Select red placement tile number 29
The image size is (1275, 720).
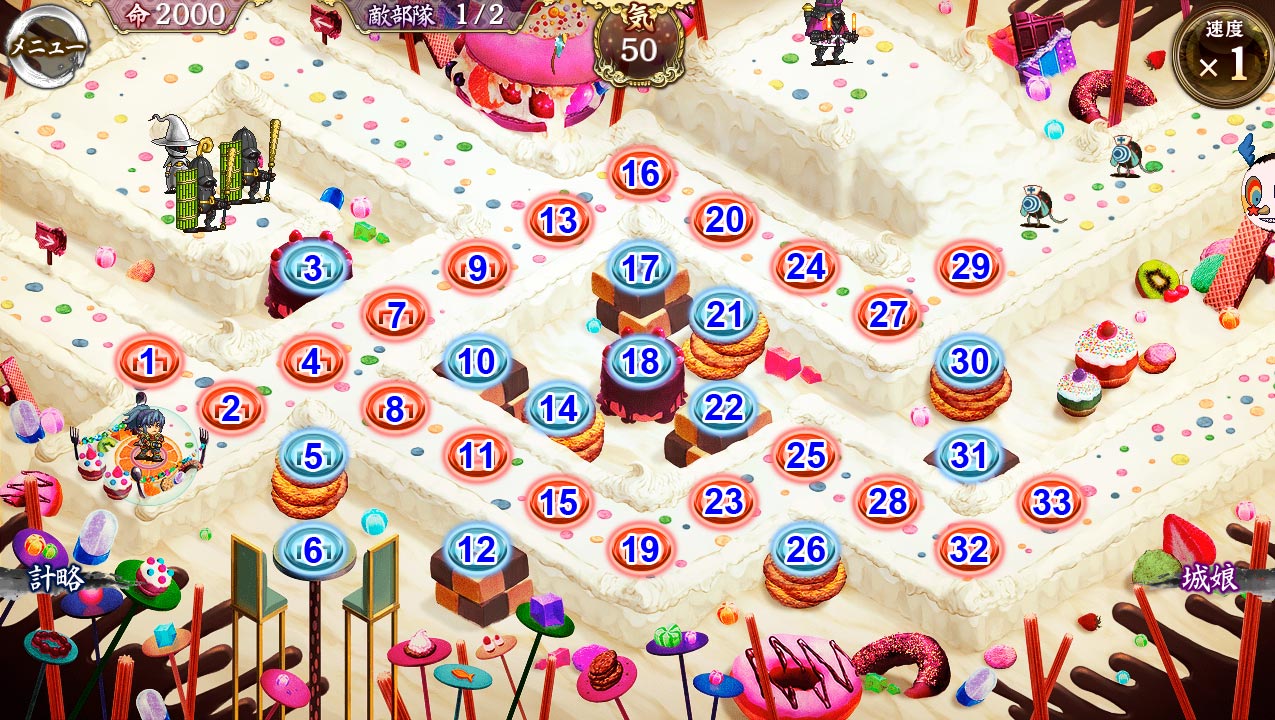[969, 267]
